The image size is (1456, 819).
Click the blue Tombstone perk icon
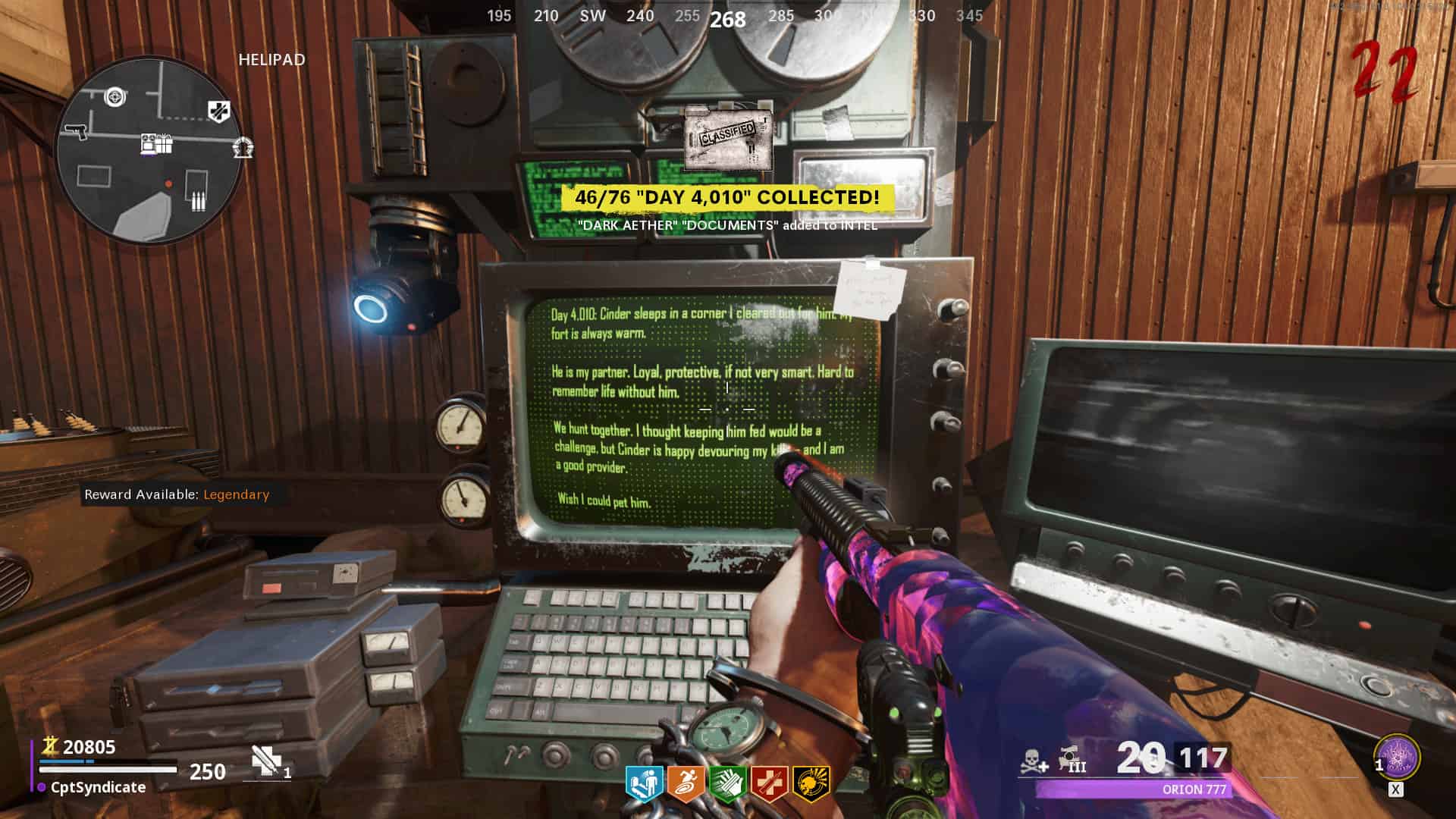(x=644, y=784)
